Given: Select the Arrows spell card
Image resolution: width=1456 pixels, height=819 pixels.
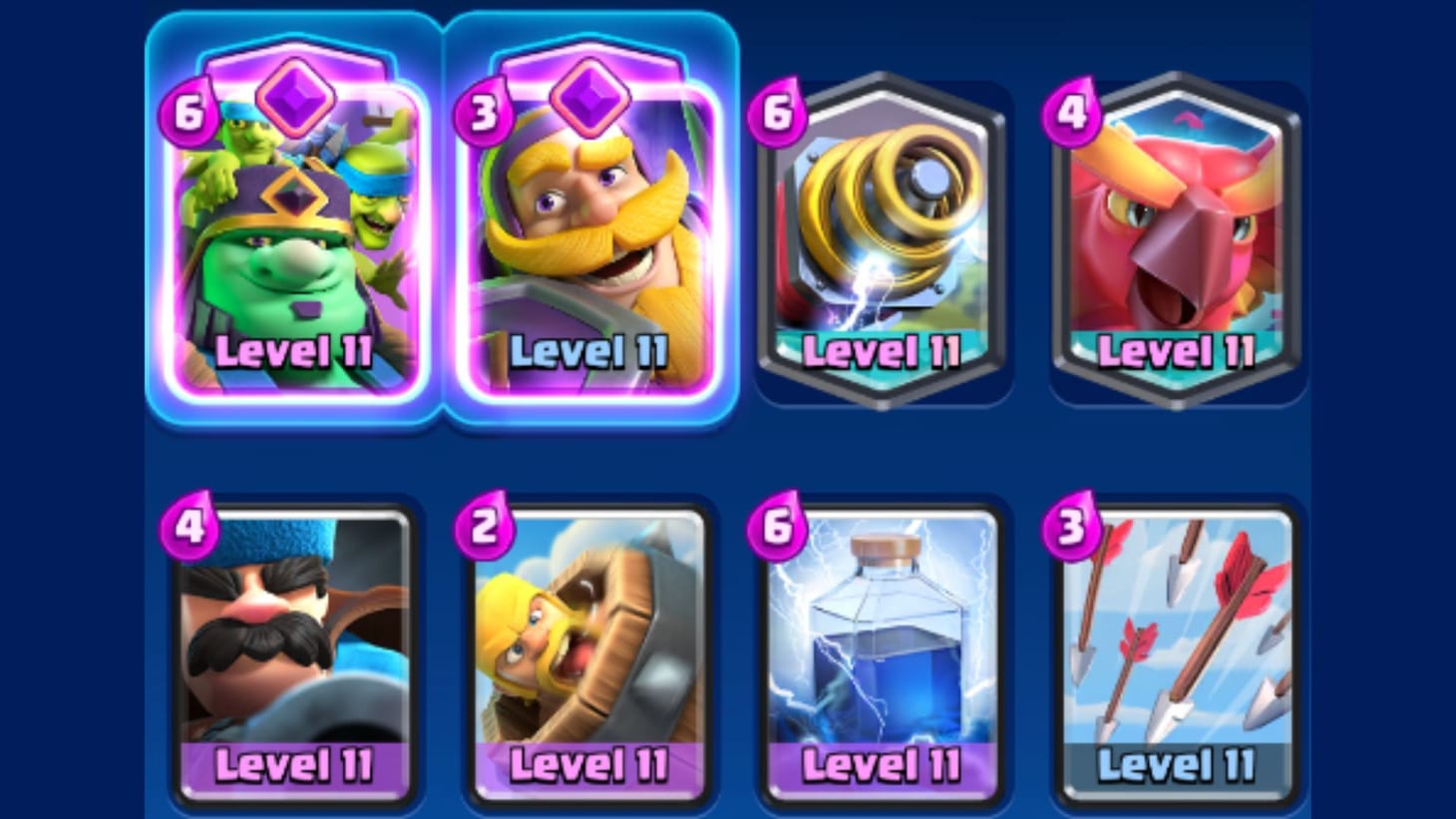Looking at the screenshot, I should pos(1179,648).
